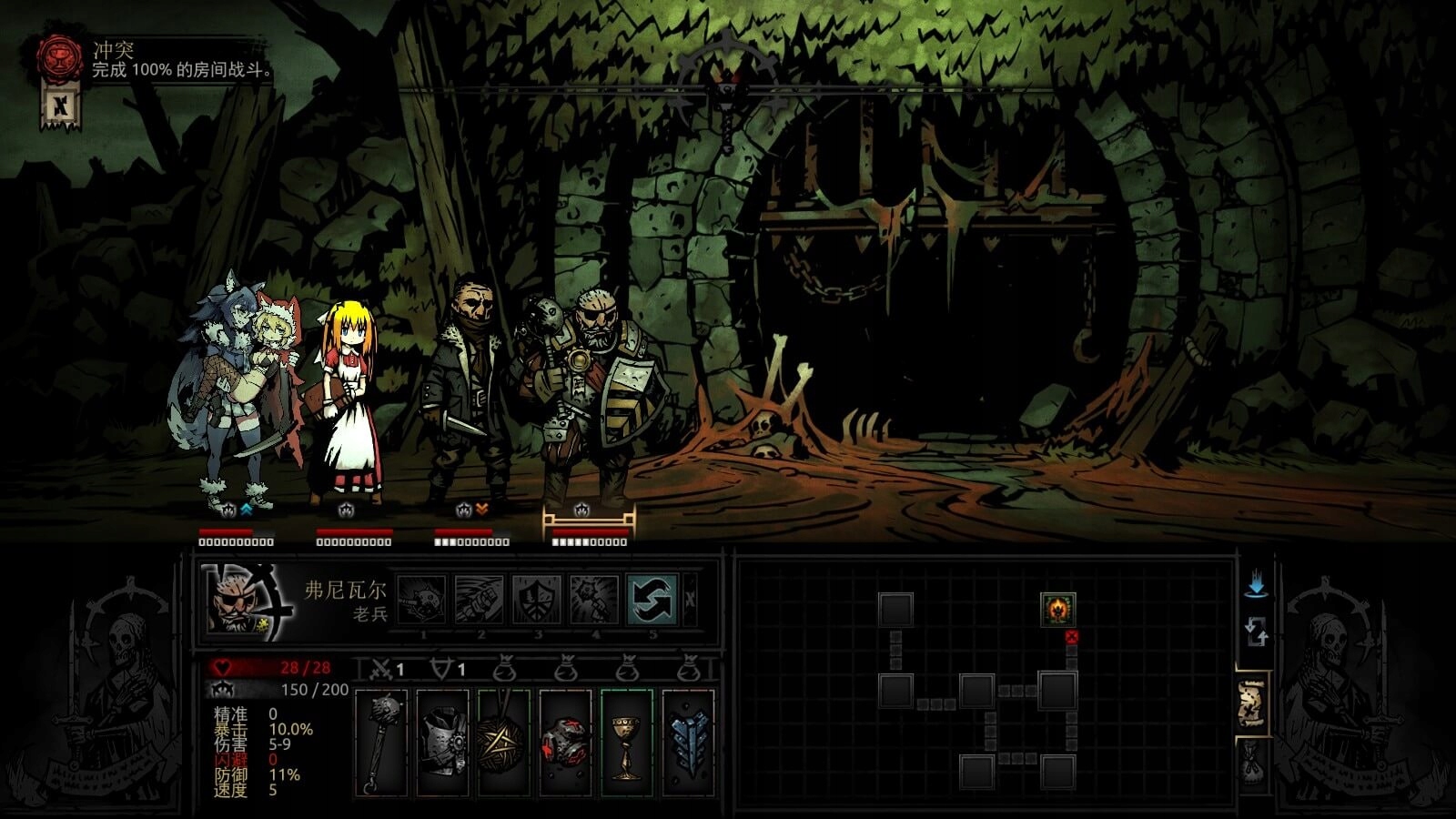Select the spiked mace strike skill
This screenshot has height=819, width=1456.
point(422,600)
